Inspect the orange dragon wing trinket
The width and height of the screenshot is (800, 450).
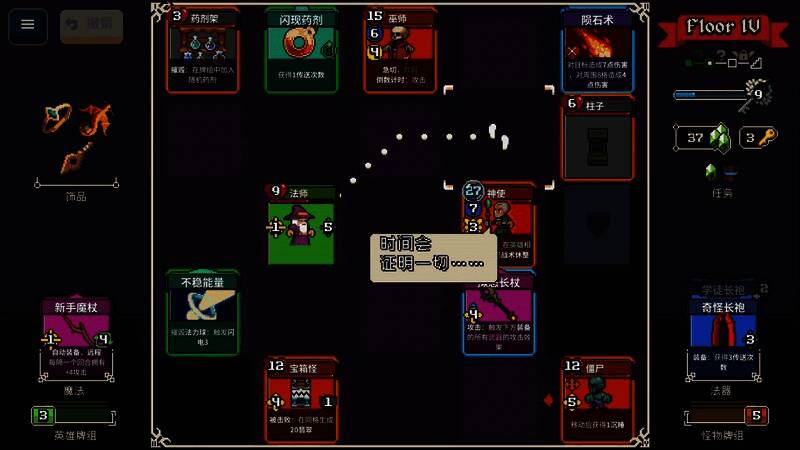(95, 120)
